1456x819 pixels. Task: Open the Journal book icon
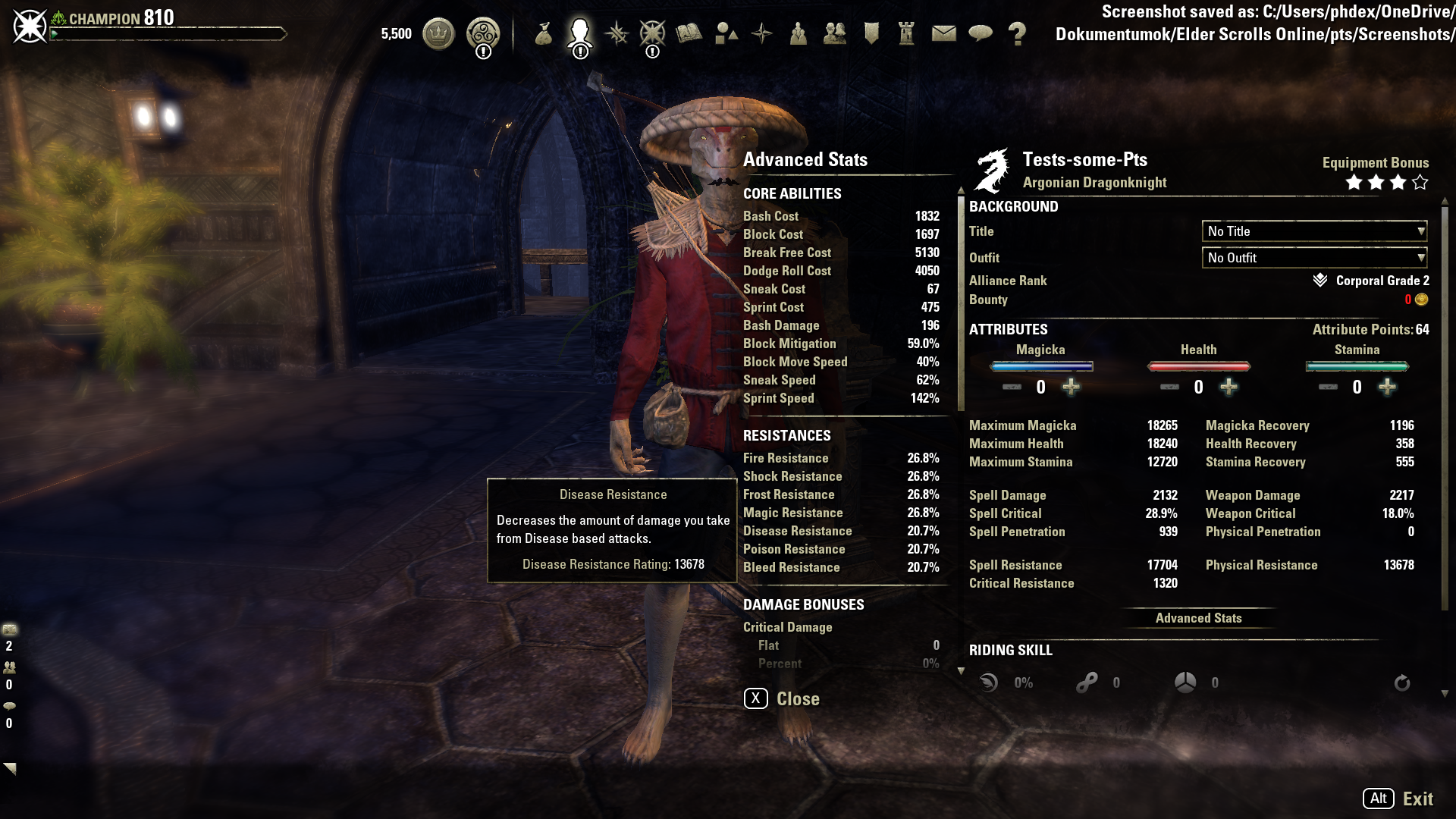pos(689,33)
